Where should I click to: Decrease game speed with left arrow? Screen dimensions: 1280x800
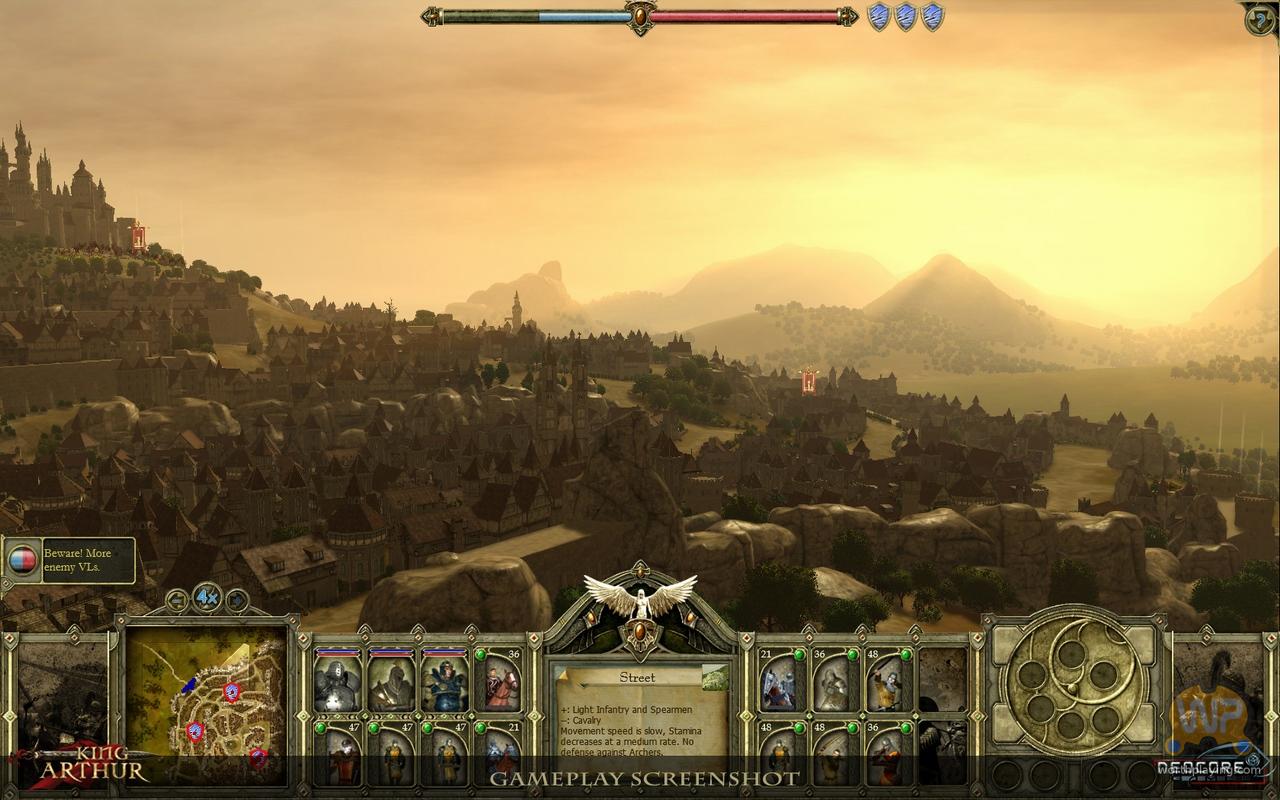(x=178, y=600)
